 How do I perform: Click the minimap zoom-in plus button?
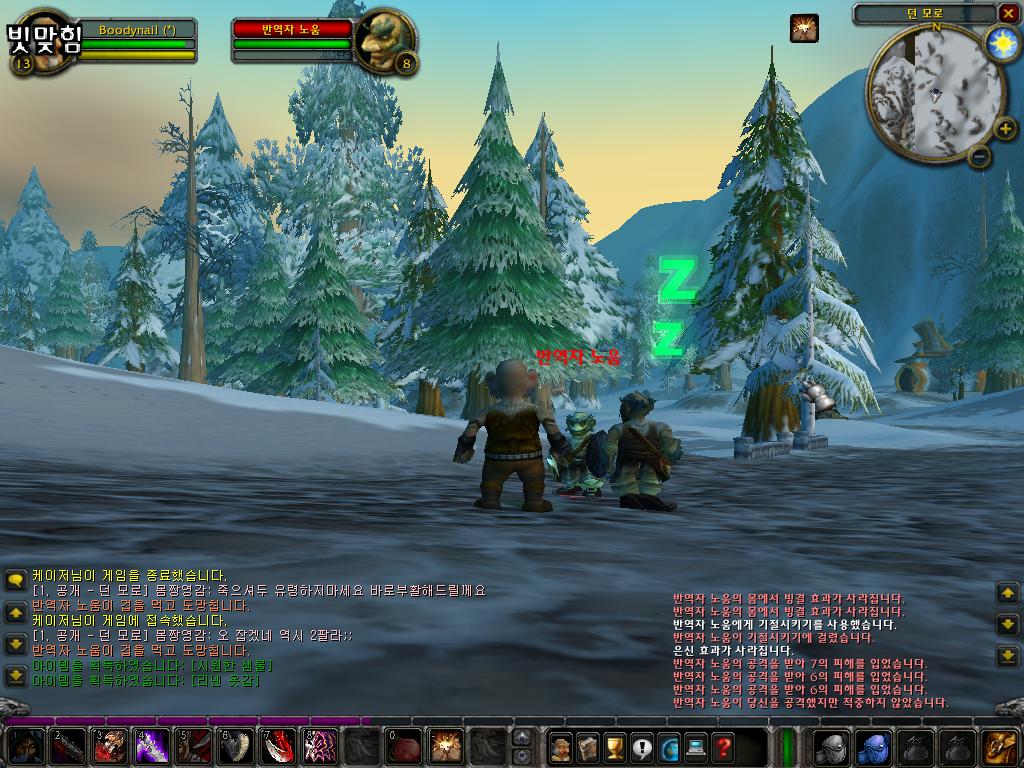[x=1005, y=128]
